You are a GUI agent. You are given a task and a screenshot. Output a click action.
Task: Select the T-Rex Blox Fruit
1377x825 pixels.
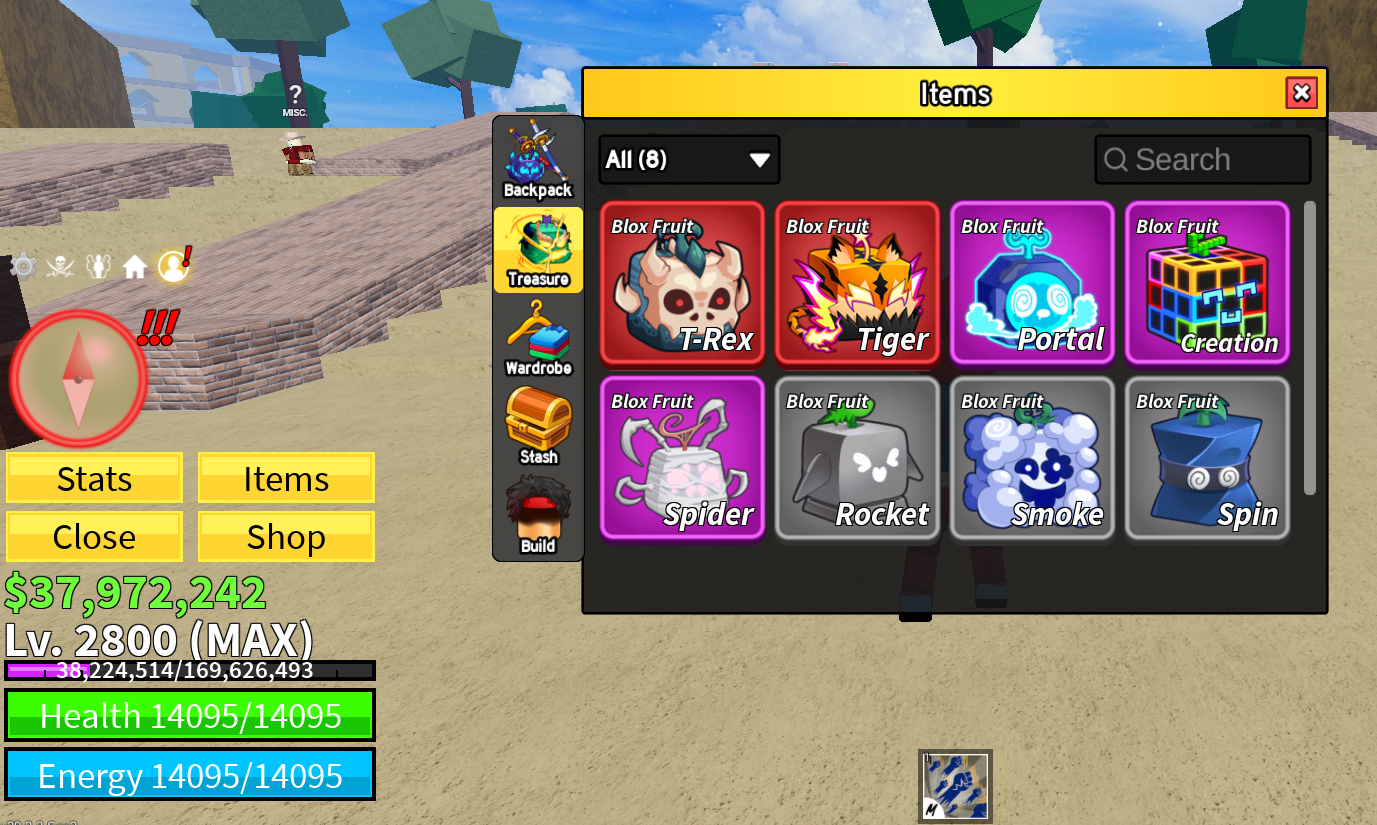682,283
